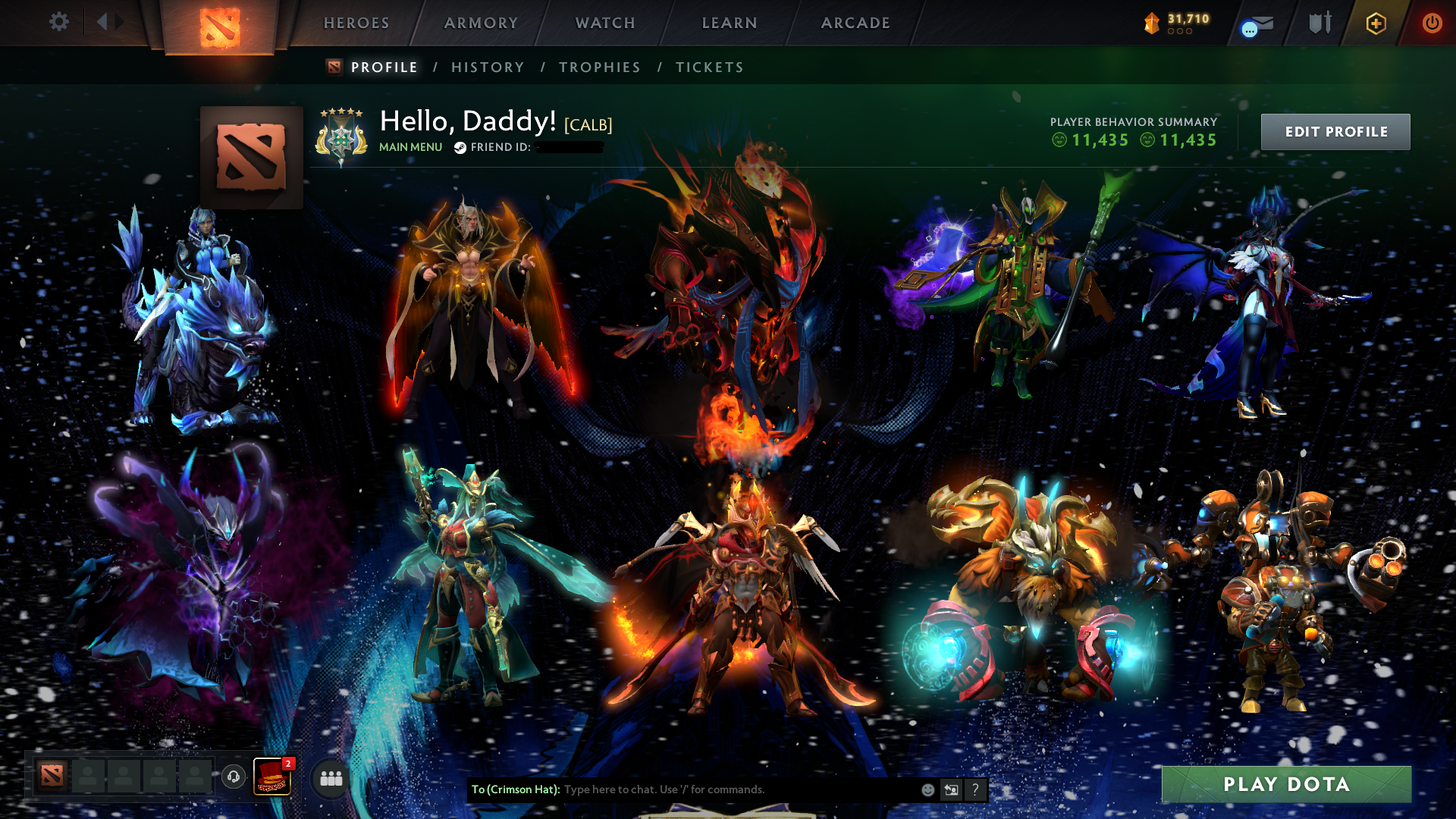The image size is (1456, 819).
Task: Click the chat help question mark icon
Action: point(974,789)
